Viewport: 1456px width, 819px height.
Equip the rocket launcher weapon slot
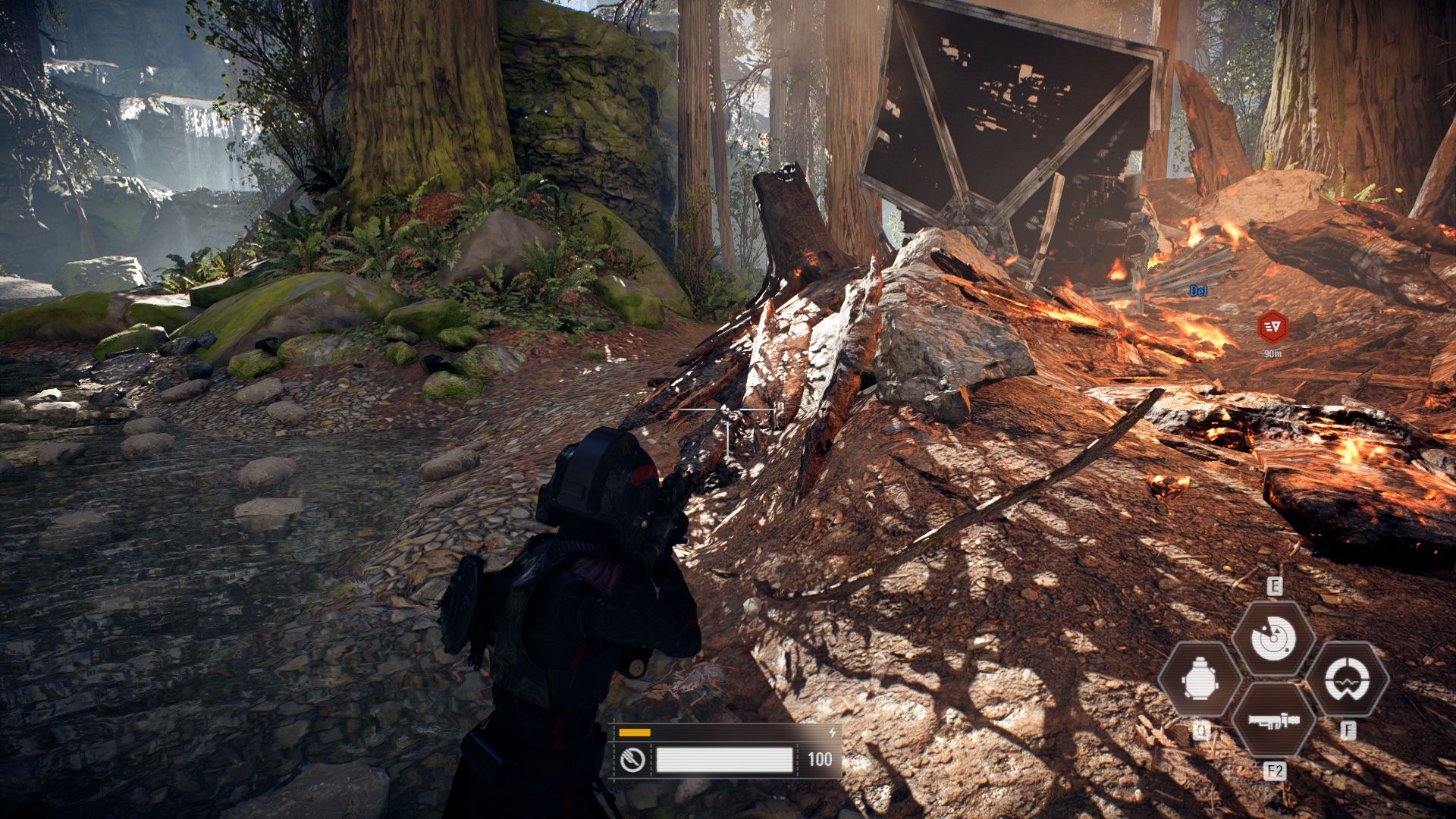point(1274,721)
